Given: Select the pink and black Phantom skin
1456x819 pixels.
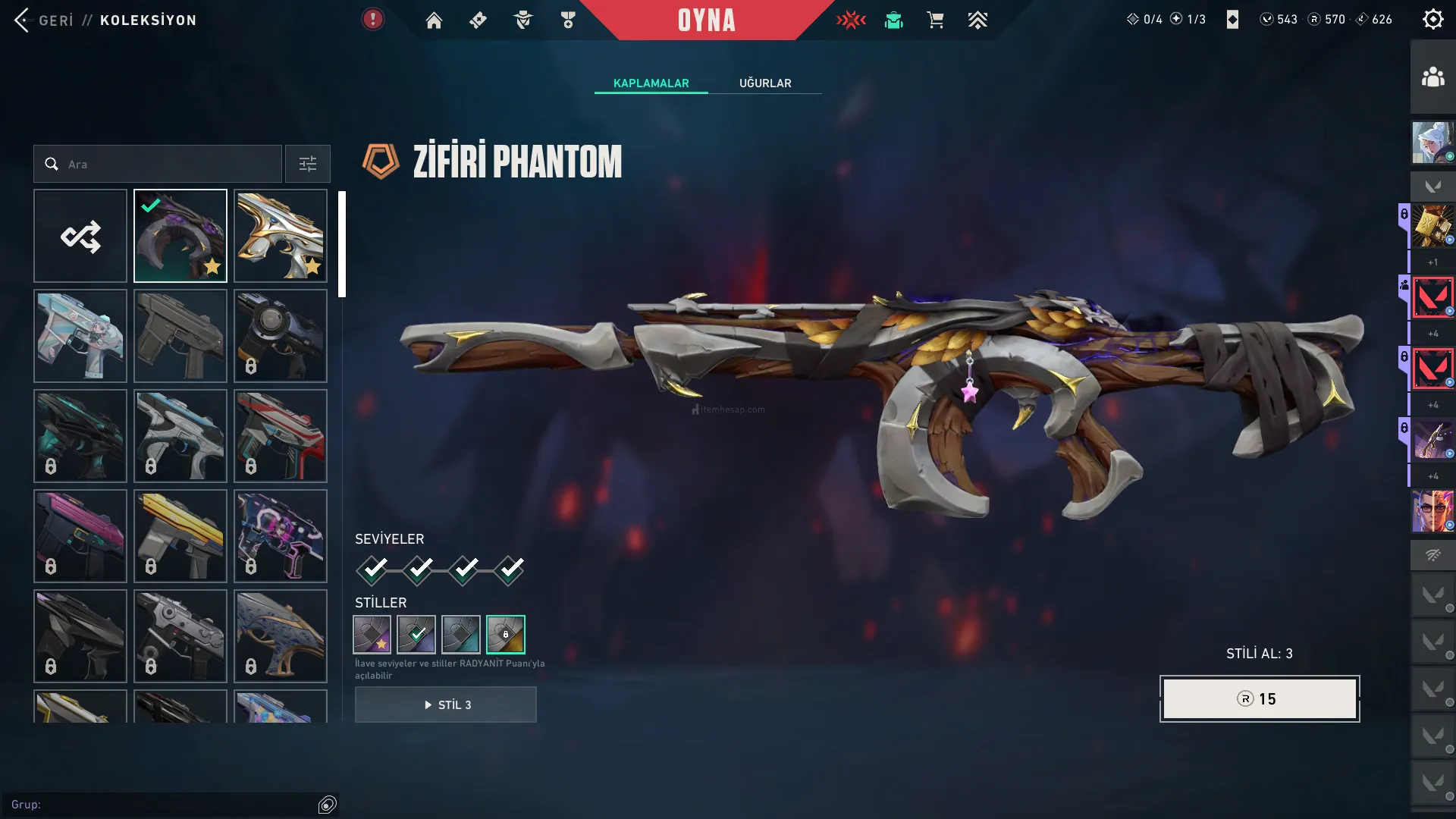Looking at the screenshot, I should click(x=80, y=536).
